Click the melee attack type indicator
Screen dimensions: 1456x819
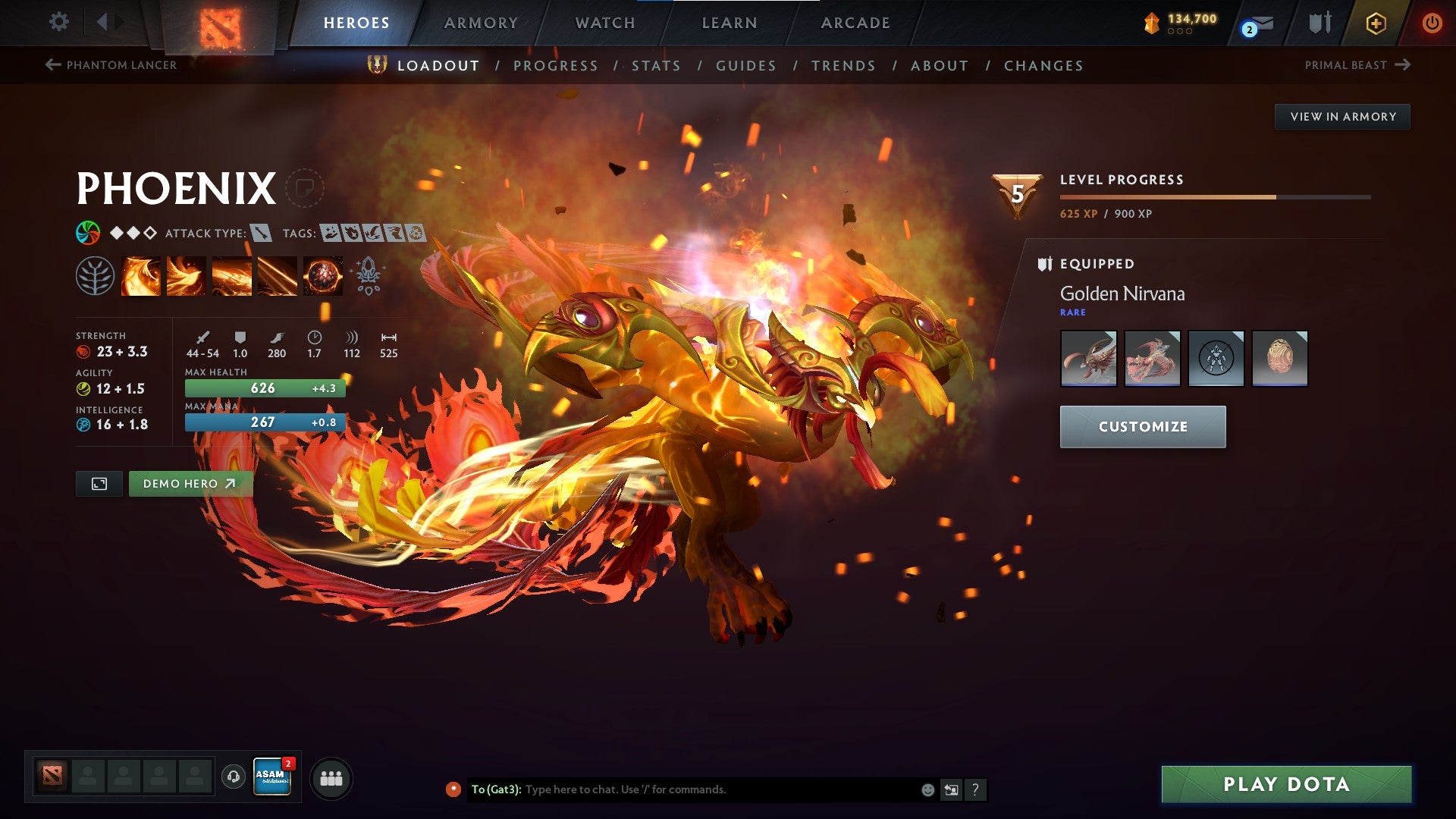coord(259,234)
